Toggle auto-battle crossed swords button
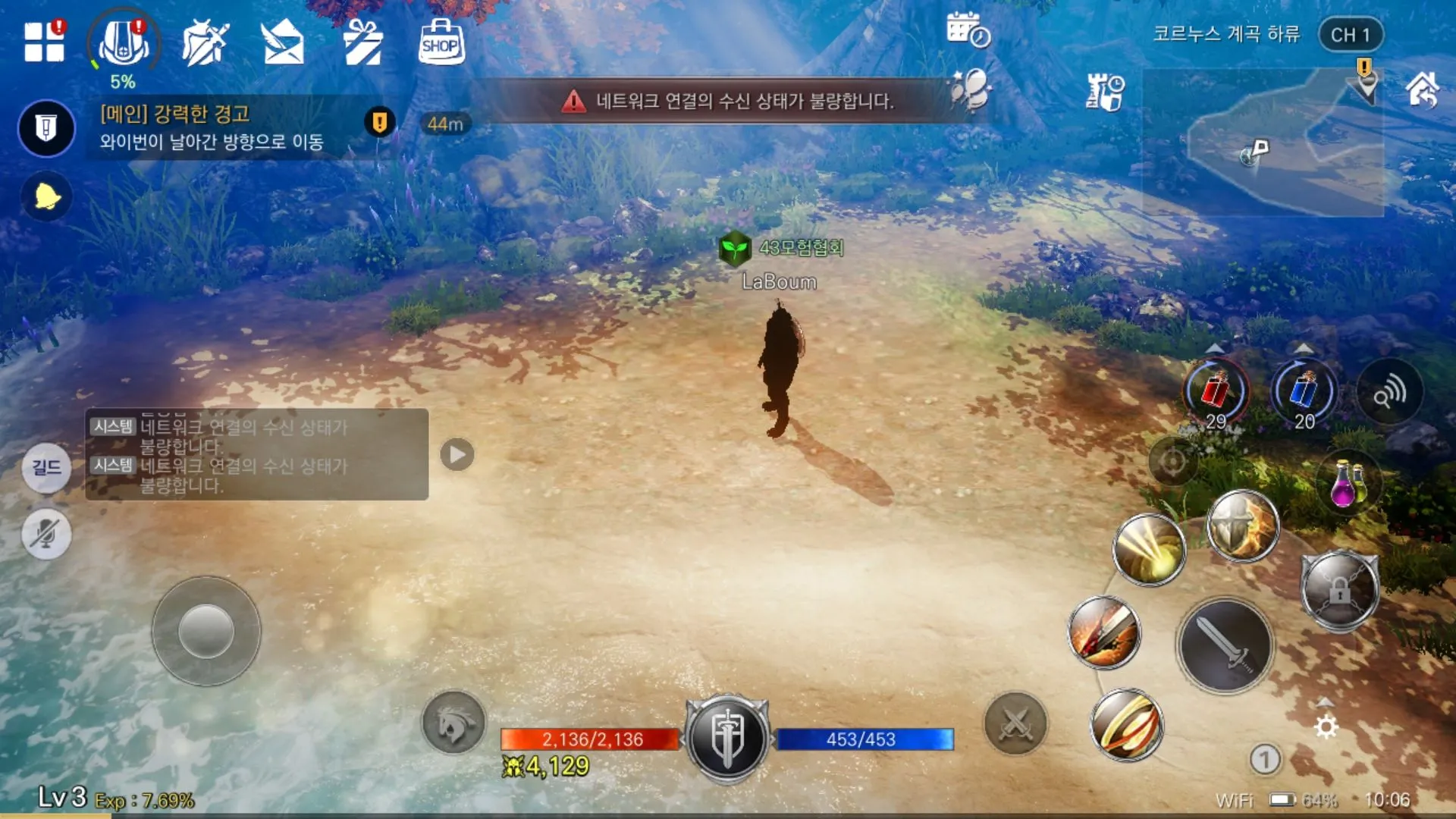This screenshot has width=1456, height=819. [x=1015, y=723]
